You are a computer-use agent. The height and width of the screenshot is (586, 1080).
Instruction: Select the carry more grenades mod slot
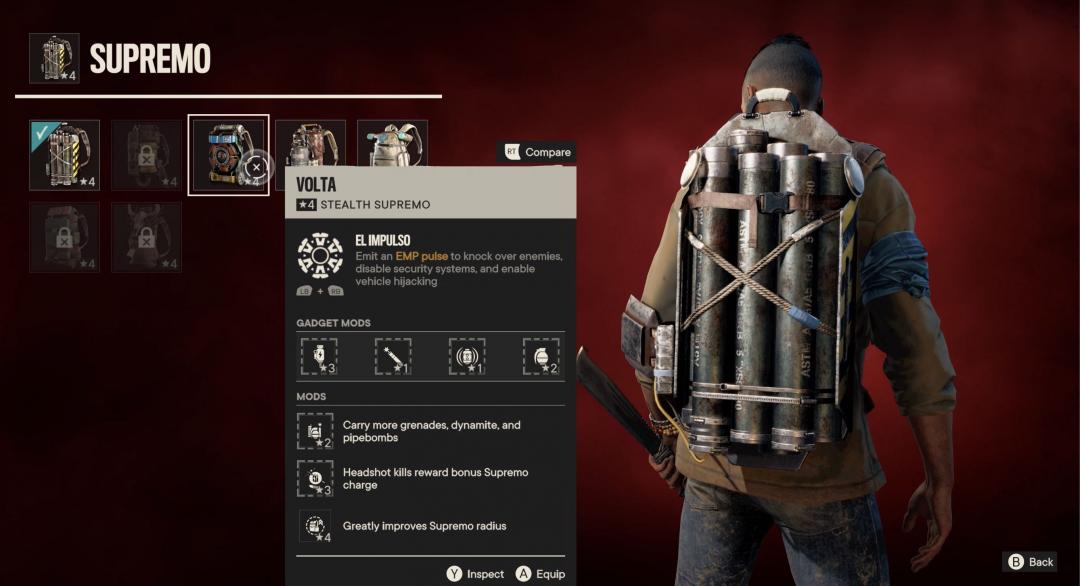click(315, 431)
